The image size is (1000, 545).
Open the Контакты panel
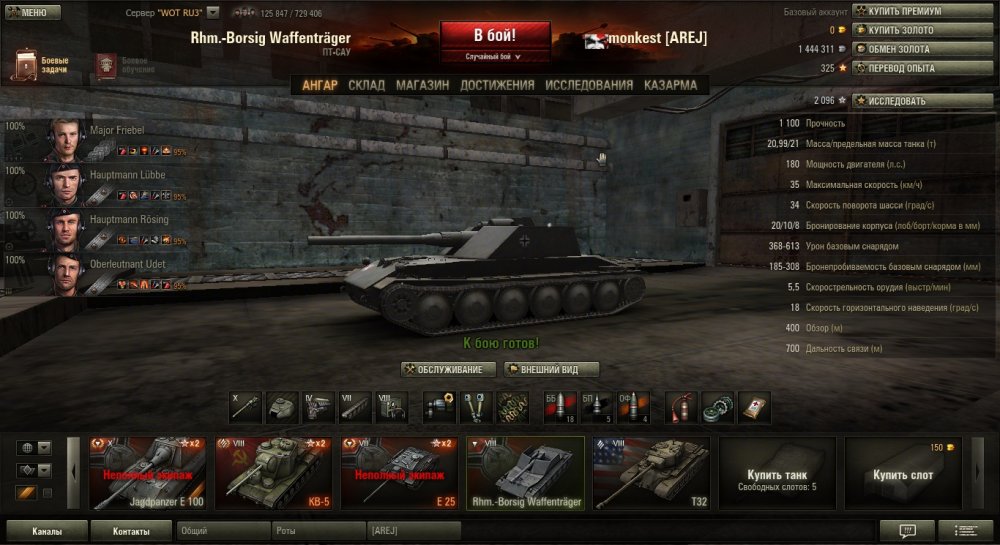coord(131,531)
